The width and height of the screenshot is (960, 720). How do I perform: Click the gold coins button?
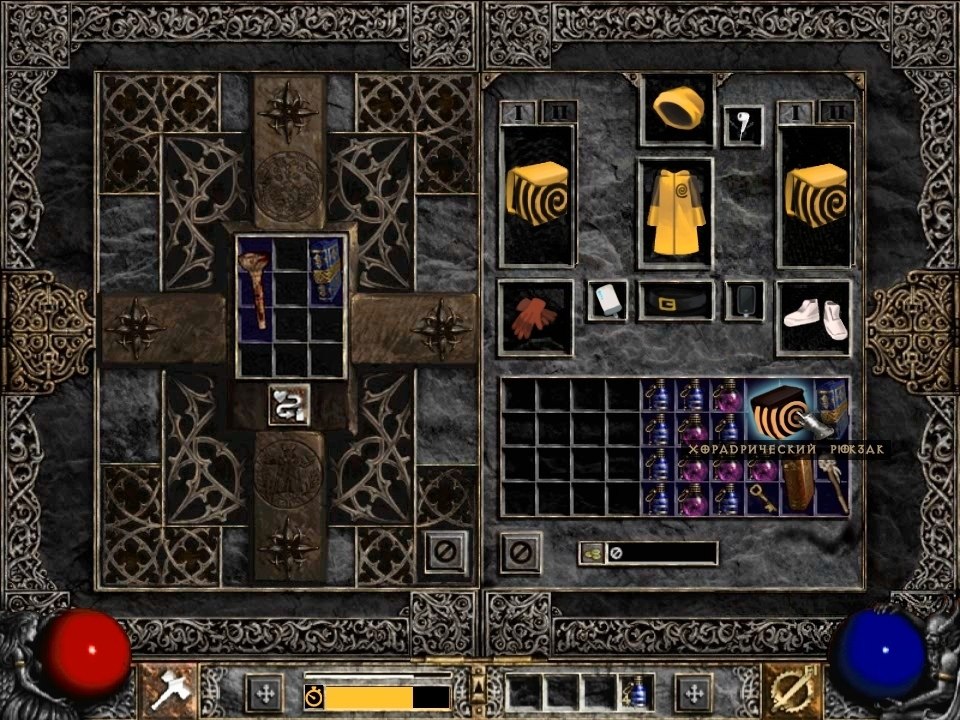coord(592,552)
